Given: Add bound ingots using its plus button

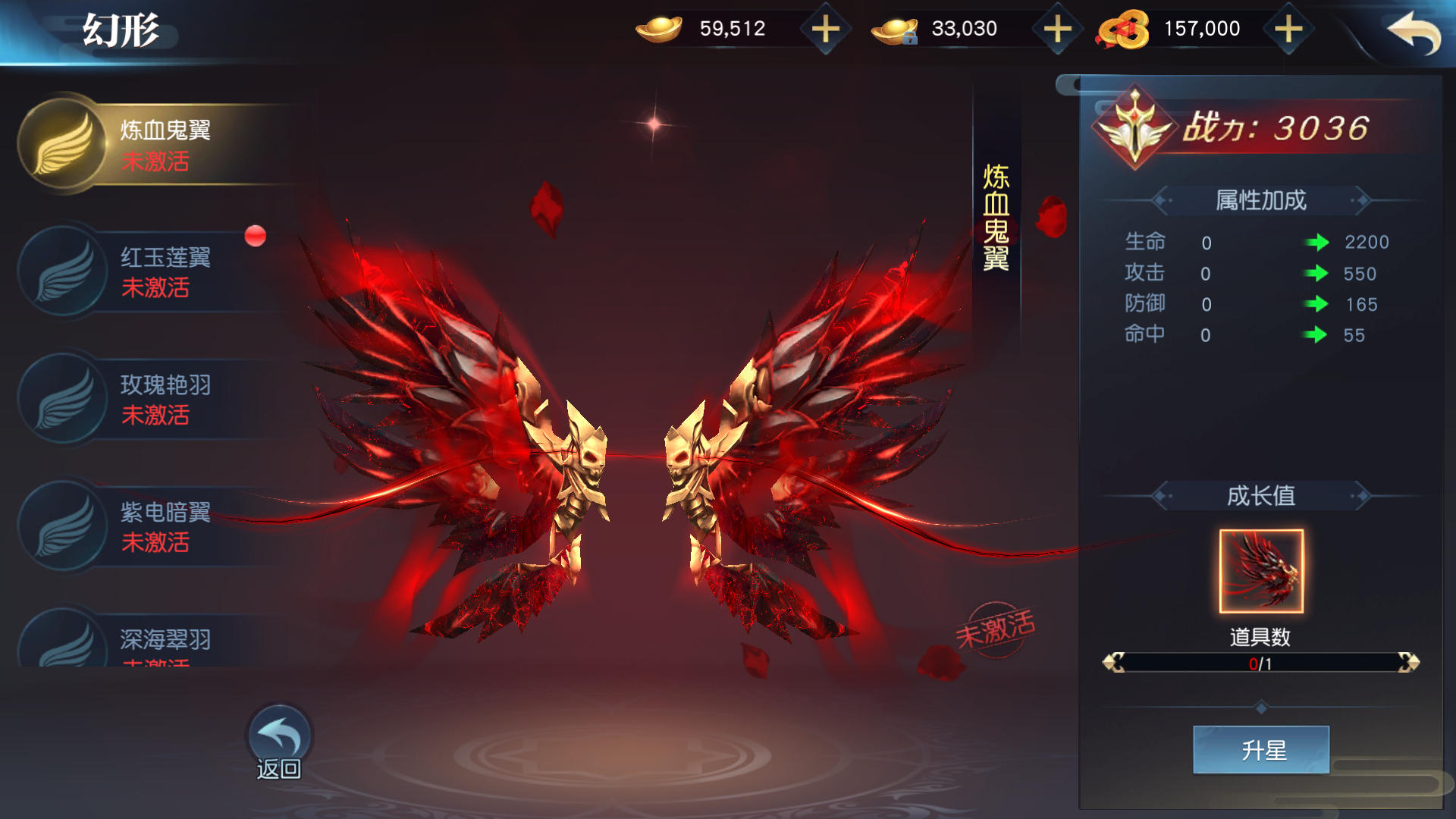Looking at the screenshot, I should coord(1057,30).
